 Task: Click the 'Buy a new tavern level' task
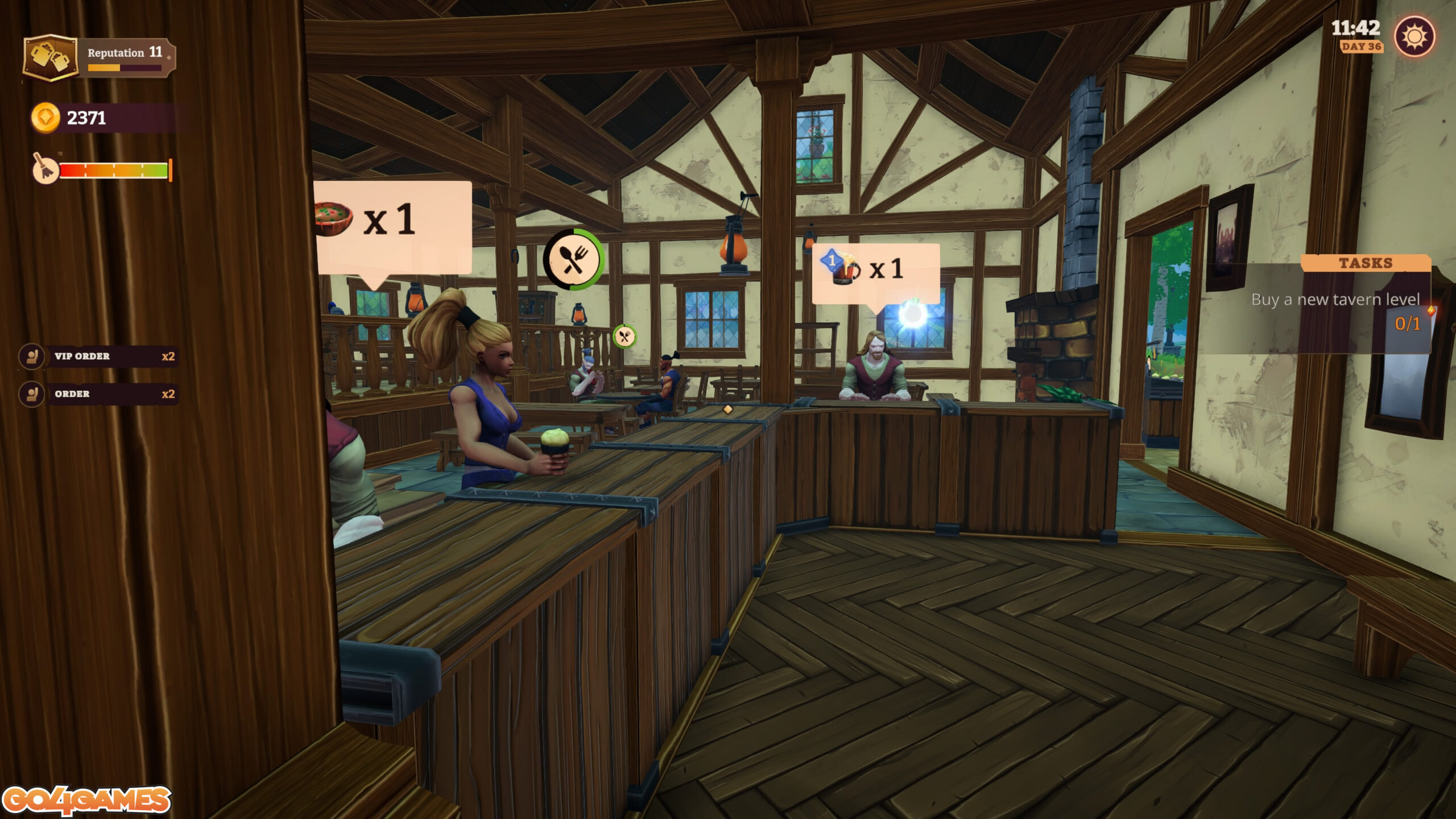[1334, 300]
